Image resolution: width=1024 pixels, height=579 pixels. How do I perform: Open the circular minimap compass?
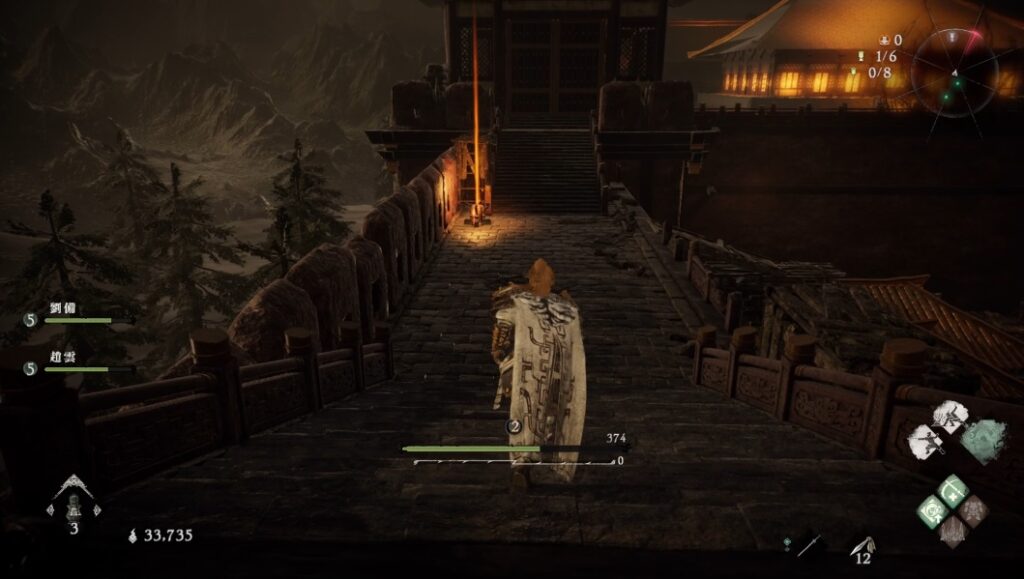pyautogui.click(x=953, y=72)
